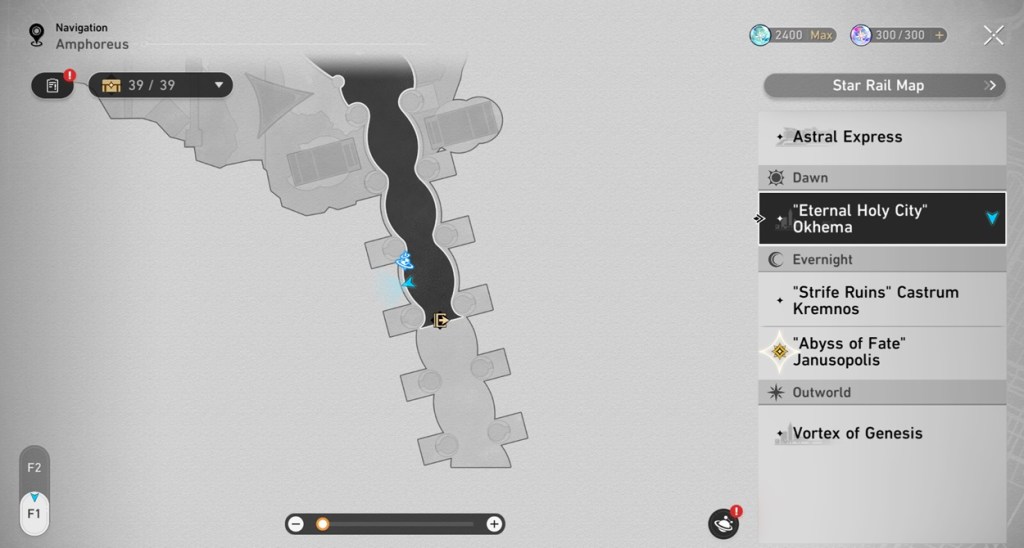This screenshot has width=1024, height=548.
Task: Zoom in the map with plus button
Action: 494,524
